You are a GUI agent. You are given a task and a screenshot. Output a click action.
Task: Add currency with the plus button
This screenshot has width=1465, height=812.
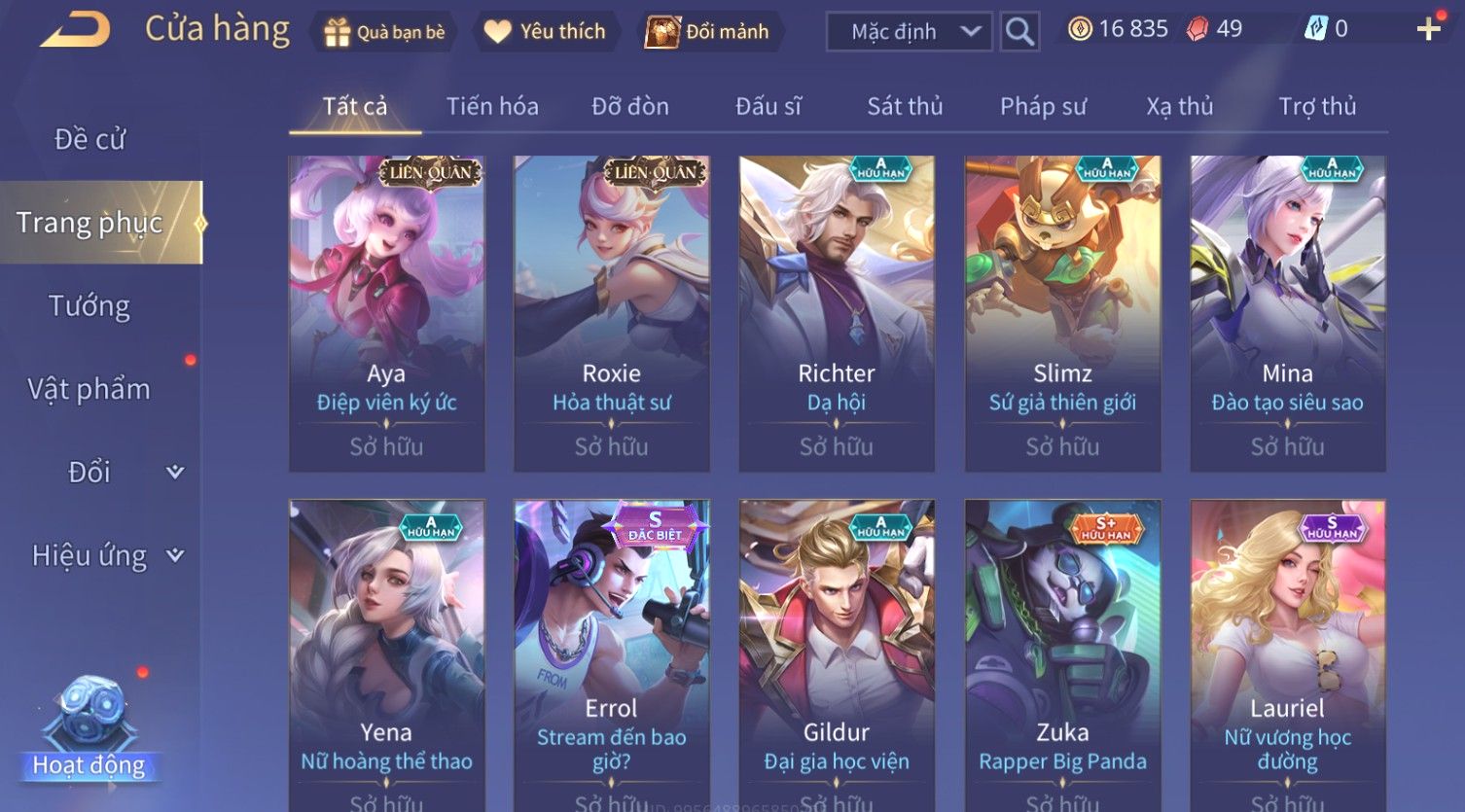pos(1428,30)
